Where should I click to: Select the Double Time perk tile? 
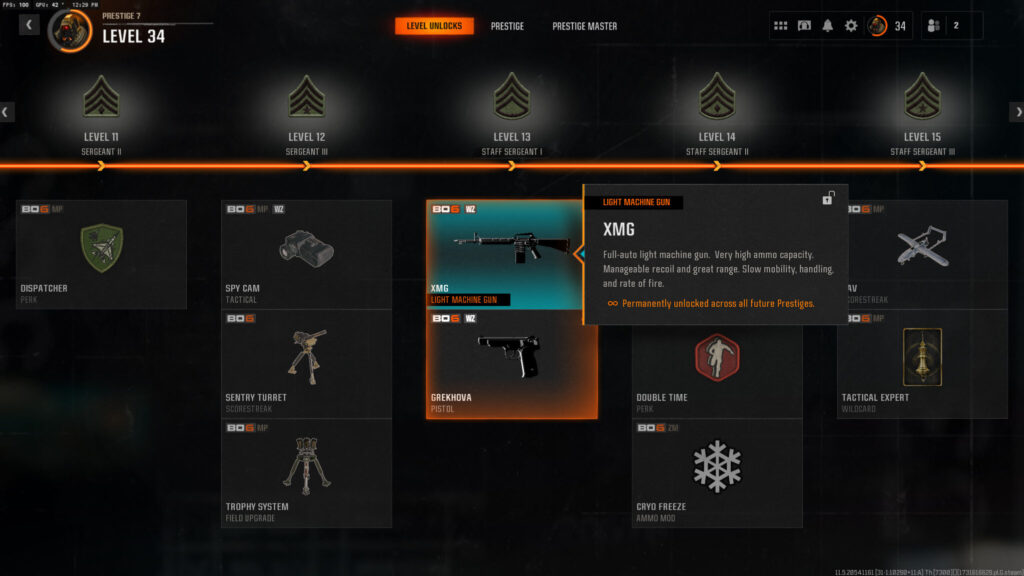tap(717, 368)
